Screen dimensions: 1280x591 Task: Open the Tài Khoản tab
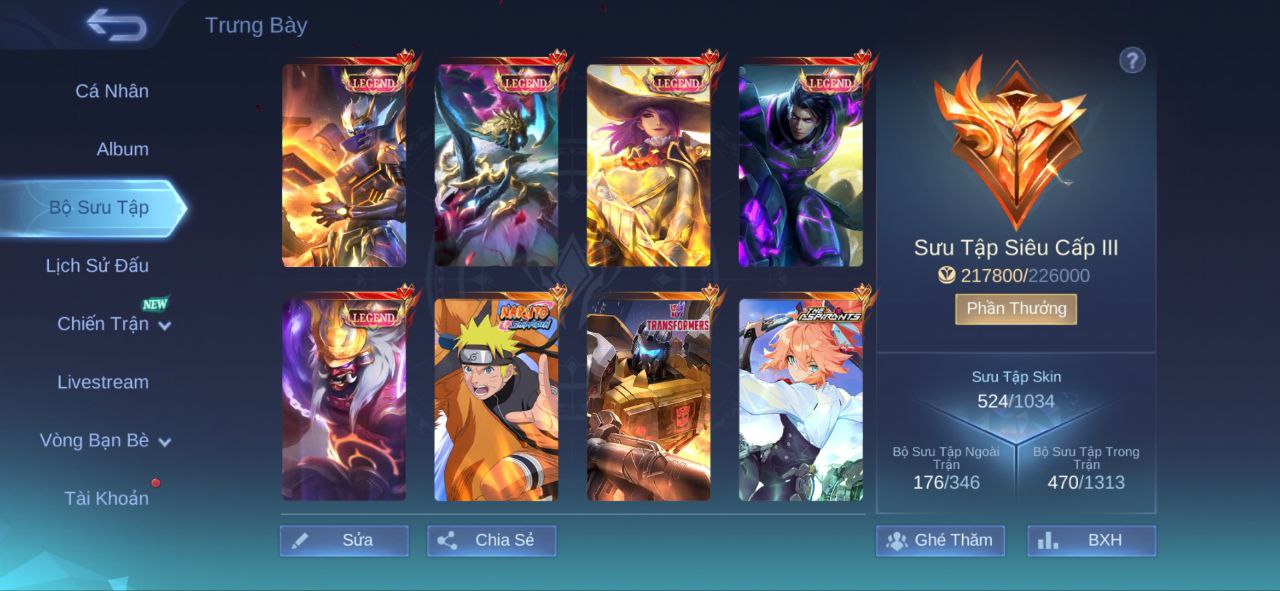106,498
